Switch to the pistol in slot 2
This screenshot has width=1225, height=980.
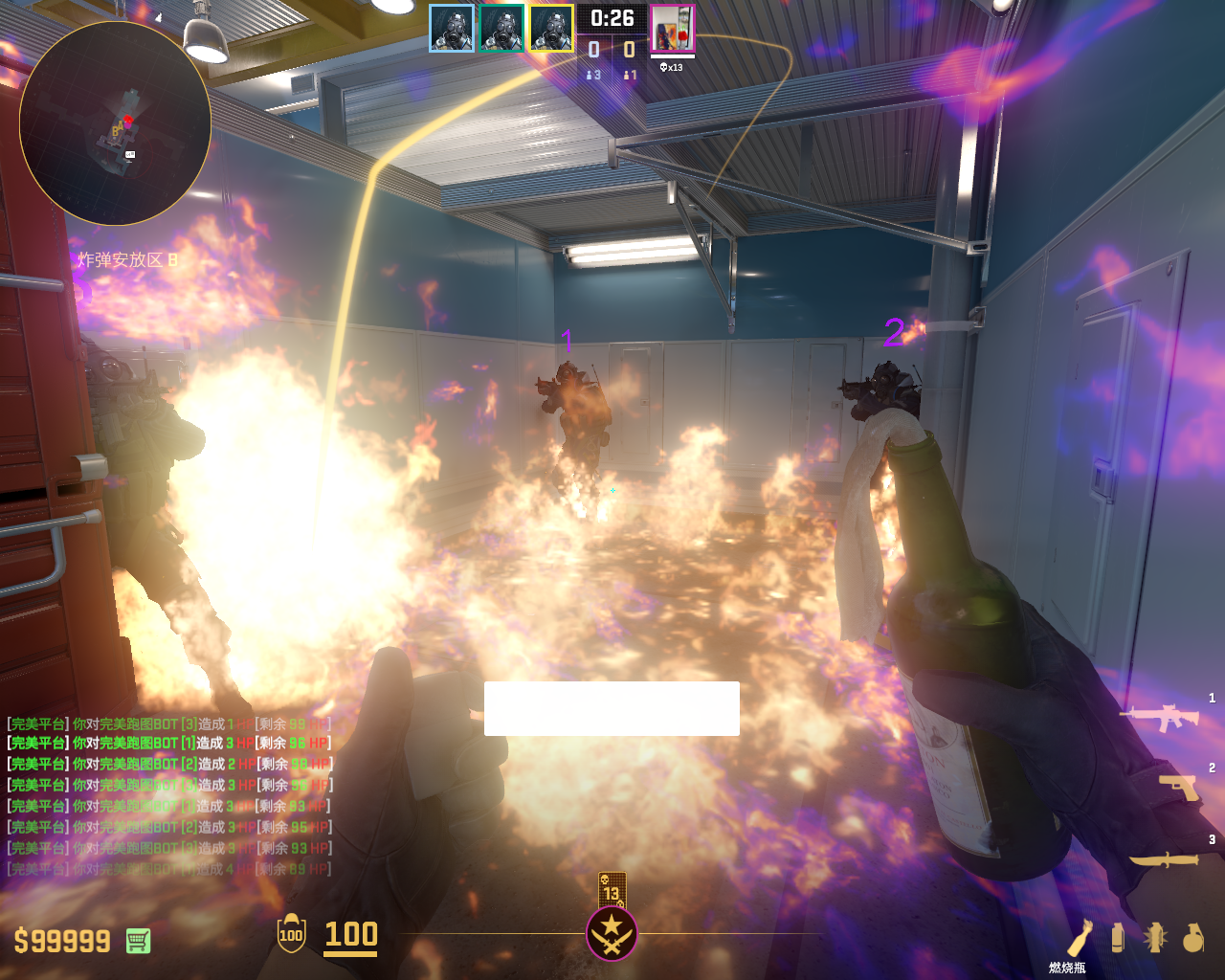(x=1179, y=787)
